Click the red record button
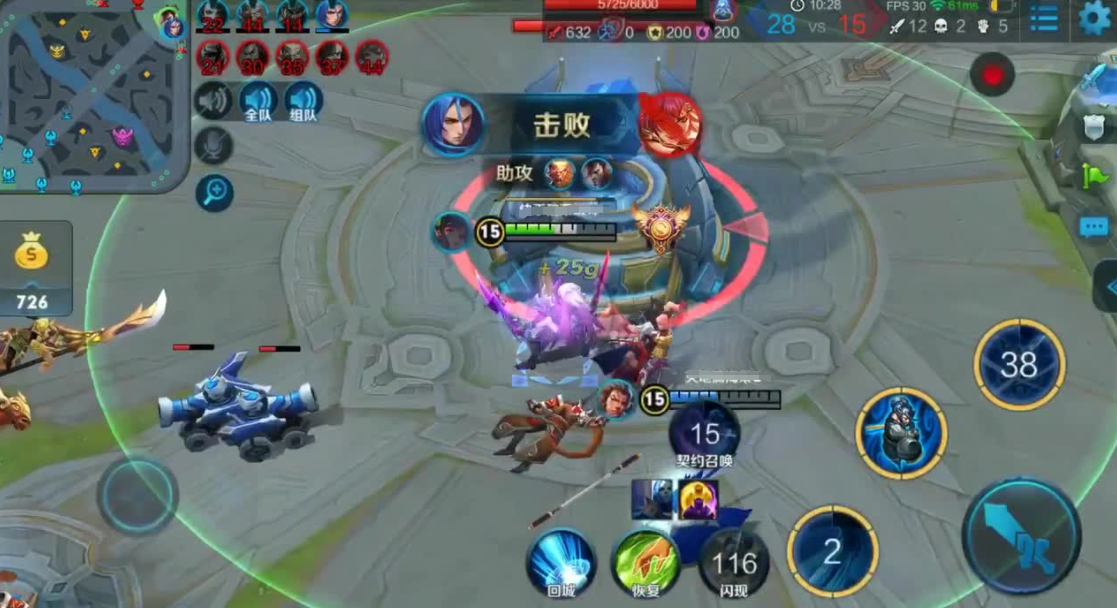 pyautogui.click(x=992, y=75)
